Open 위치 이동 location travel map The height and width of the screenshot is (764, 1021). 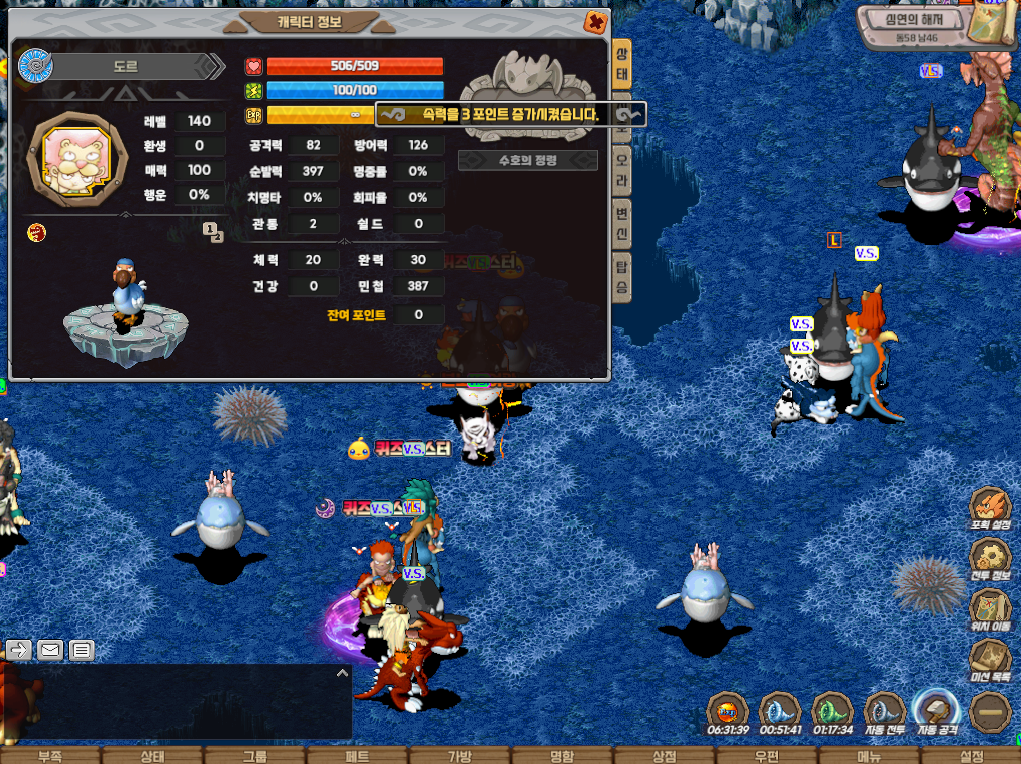(990, 610)
